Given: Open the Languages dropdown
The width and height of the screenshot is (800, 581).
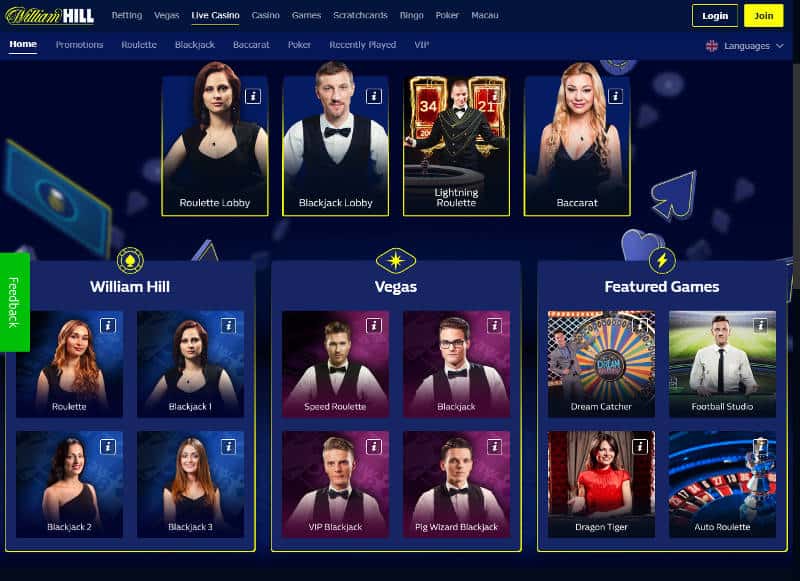Looking at the screenshot, I should pos(745,45).
